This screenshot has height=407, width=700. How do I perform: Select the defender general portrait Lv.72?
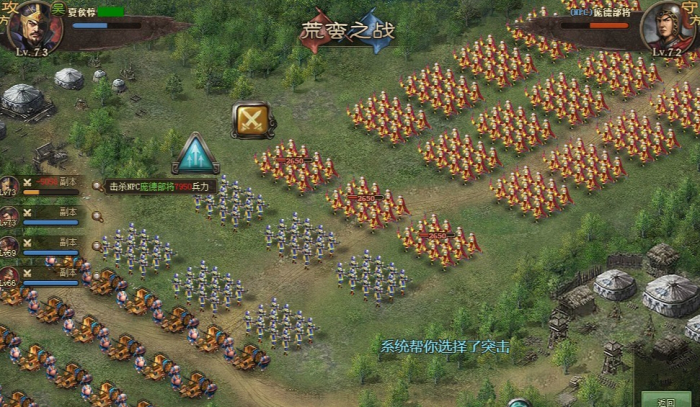pos(670,26)
